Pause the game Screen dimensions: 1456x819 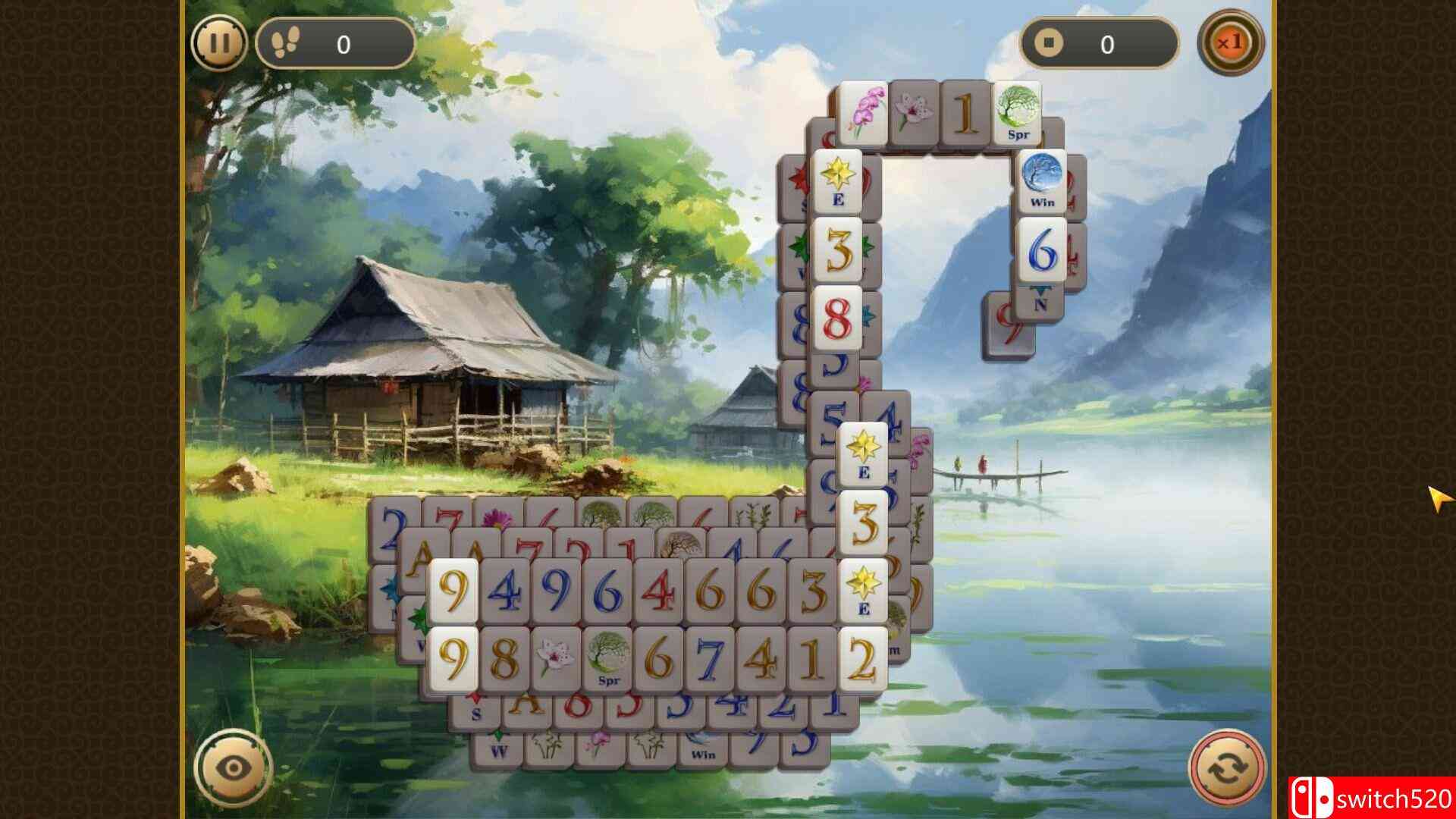click(220, 43)
